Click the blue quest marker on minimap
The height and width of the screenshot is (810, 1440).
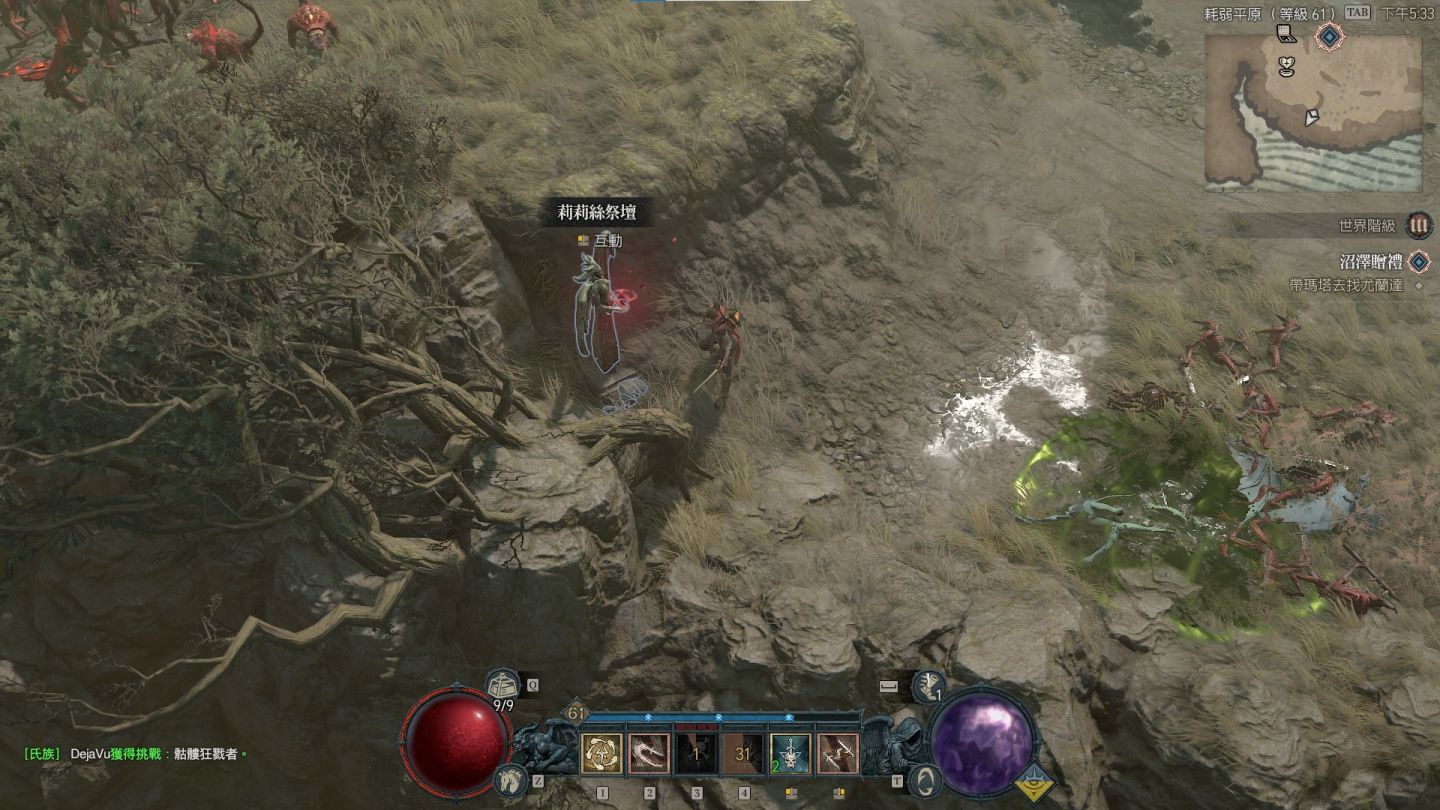click(1328, 38)
